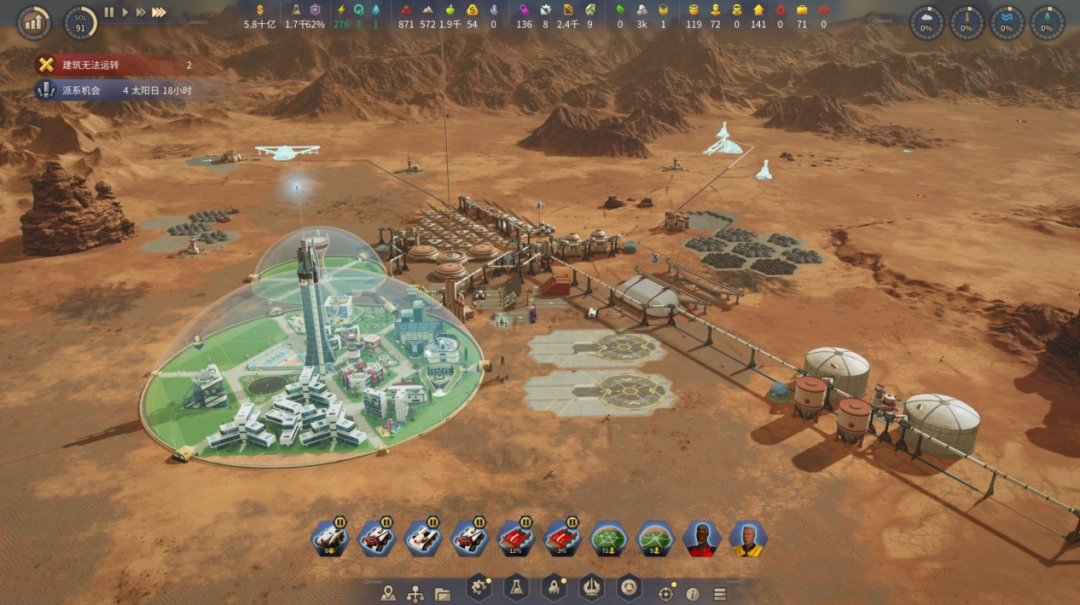Screen dimensions: 1080x605
Task: Open the info encyclopedia icon
Action: click(692, 593)
